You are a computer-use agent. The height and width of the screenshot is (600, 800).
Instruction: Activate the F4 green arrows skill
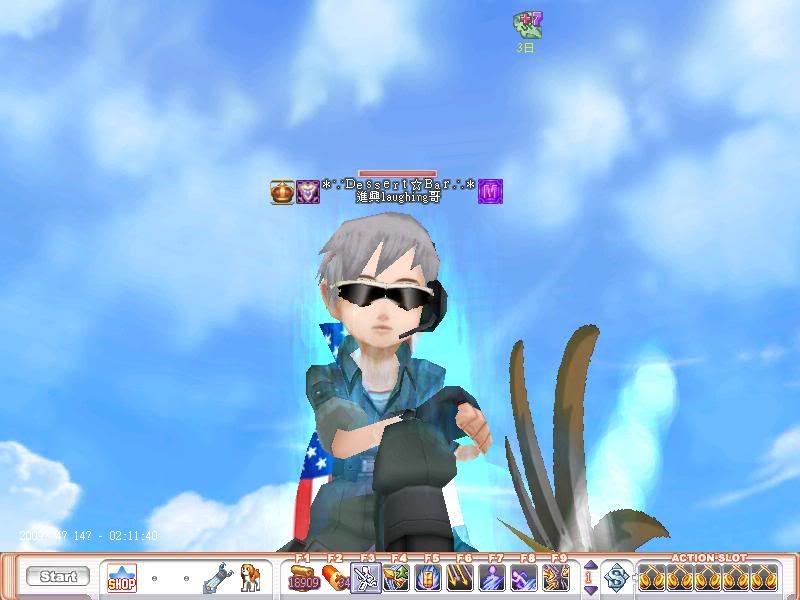click(x=397, y=577)
